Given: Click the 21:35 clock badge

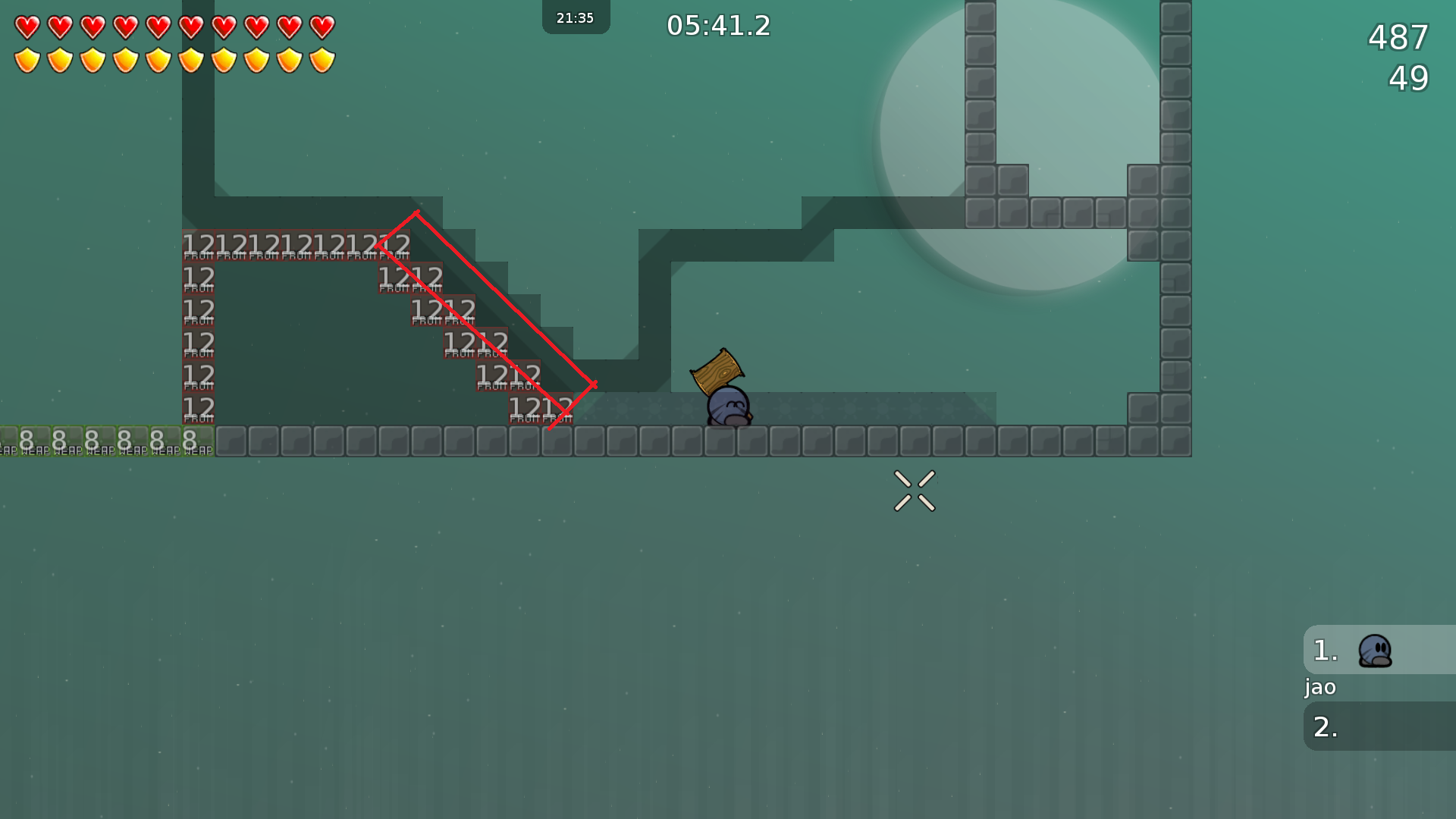Looking at the screenshot, I should pyautogui.click(x=575, y=17).
